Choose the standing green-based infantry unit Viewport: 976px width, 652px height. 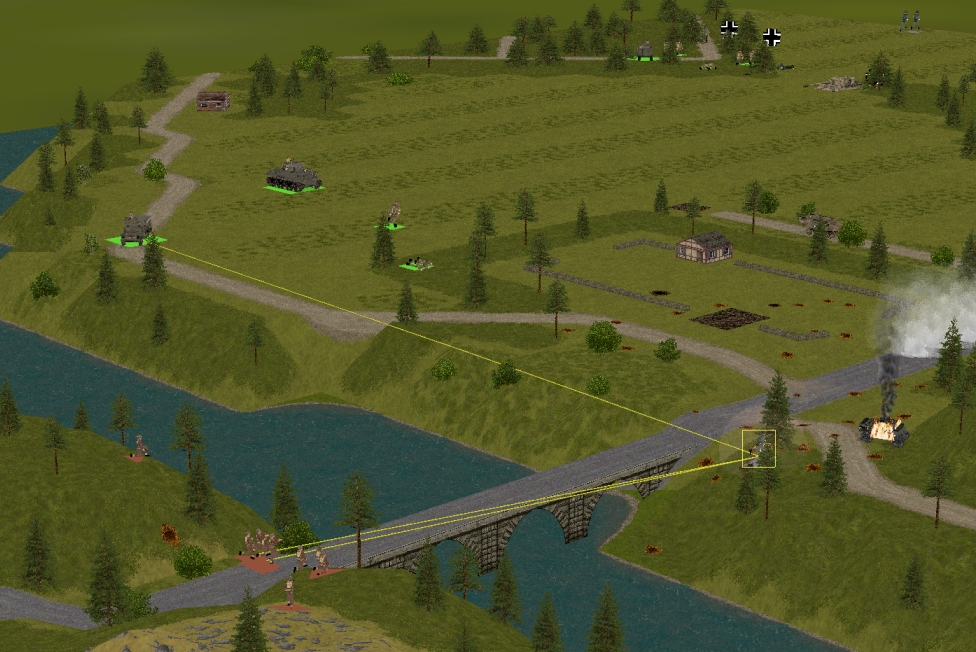pos(392,215)
